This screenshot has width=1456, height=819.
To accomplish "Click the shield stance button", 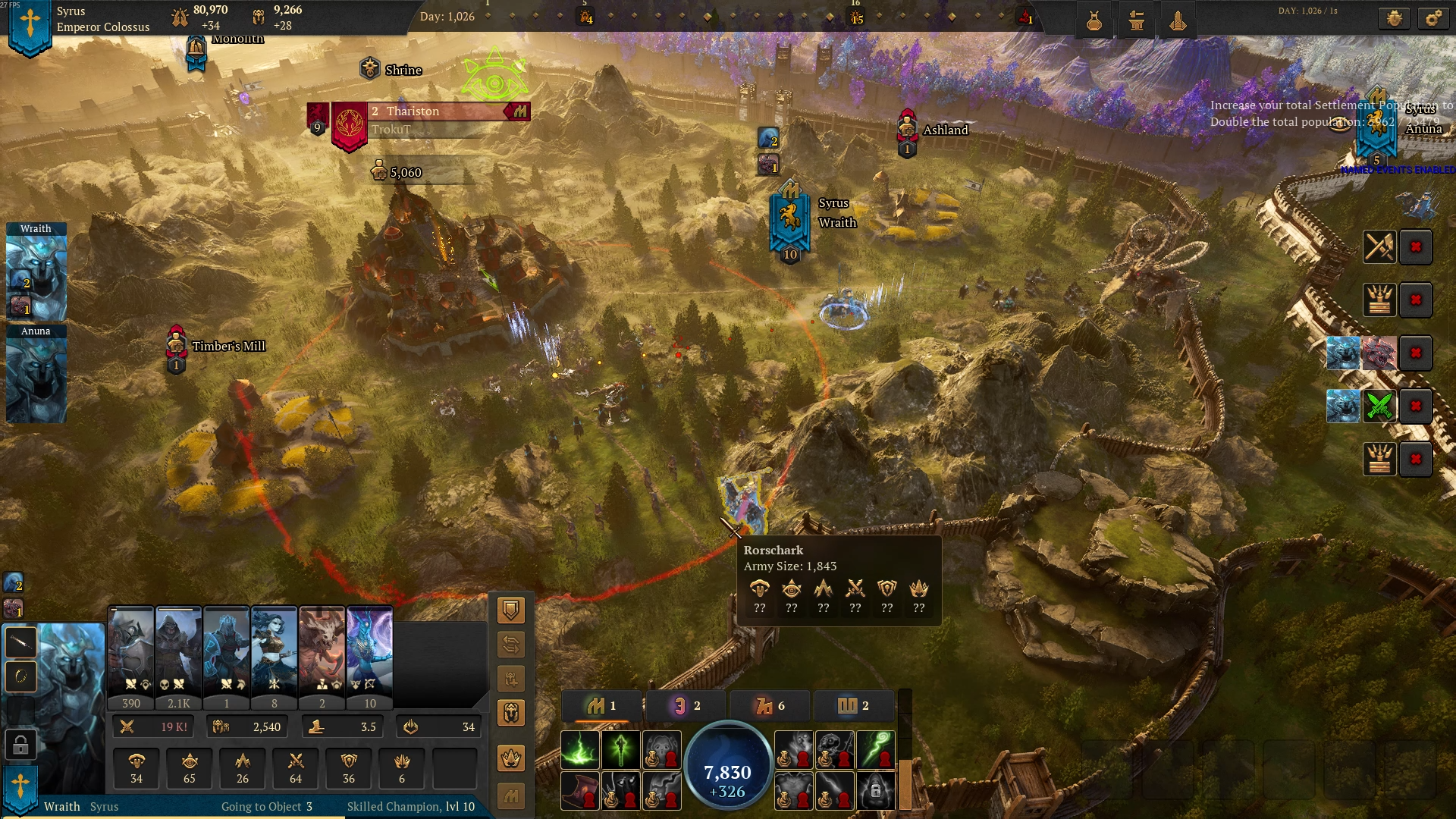I will tap(511, 610).
